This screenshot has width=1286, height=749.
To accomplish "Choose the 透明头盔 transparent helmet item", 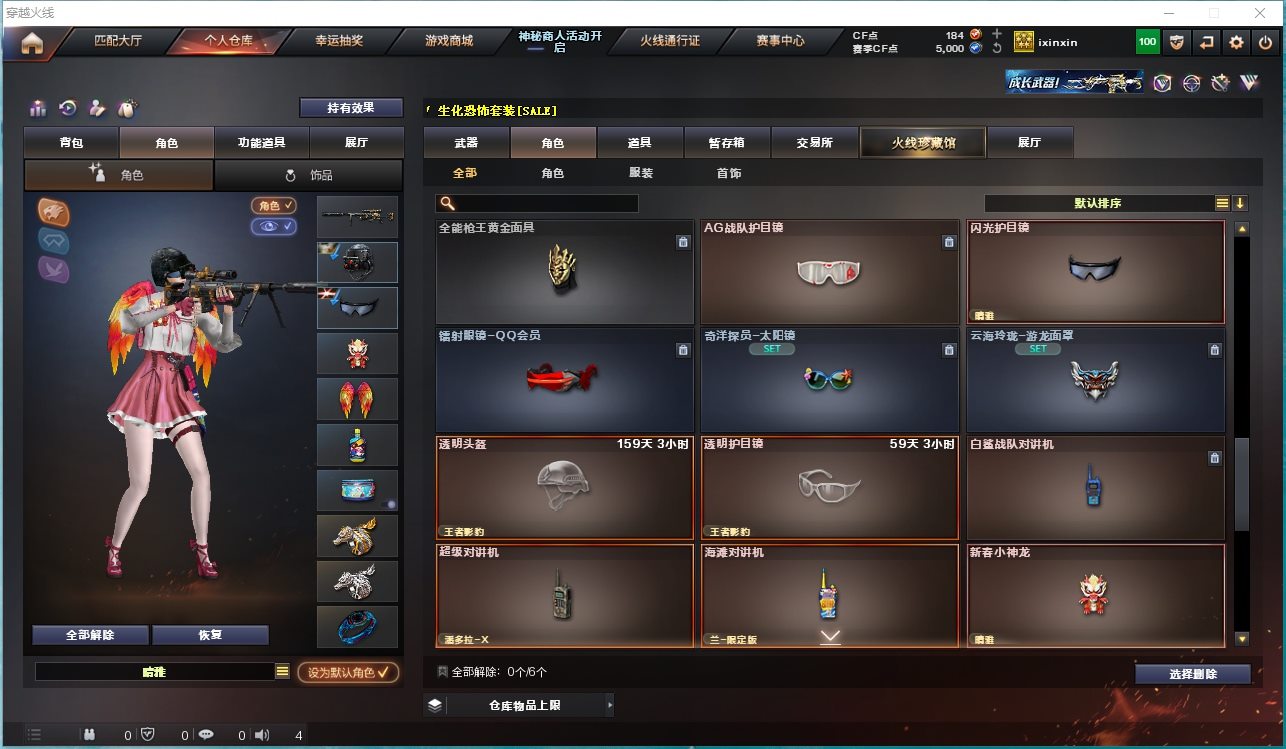I will 564,488.
